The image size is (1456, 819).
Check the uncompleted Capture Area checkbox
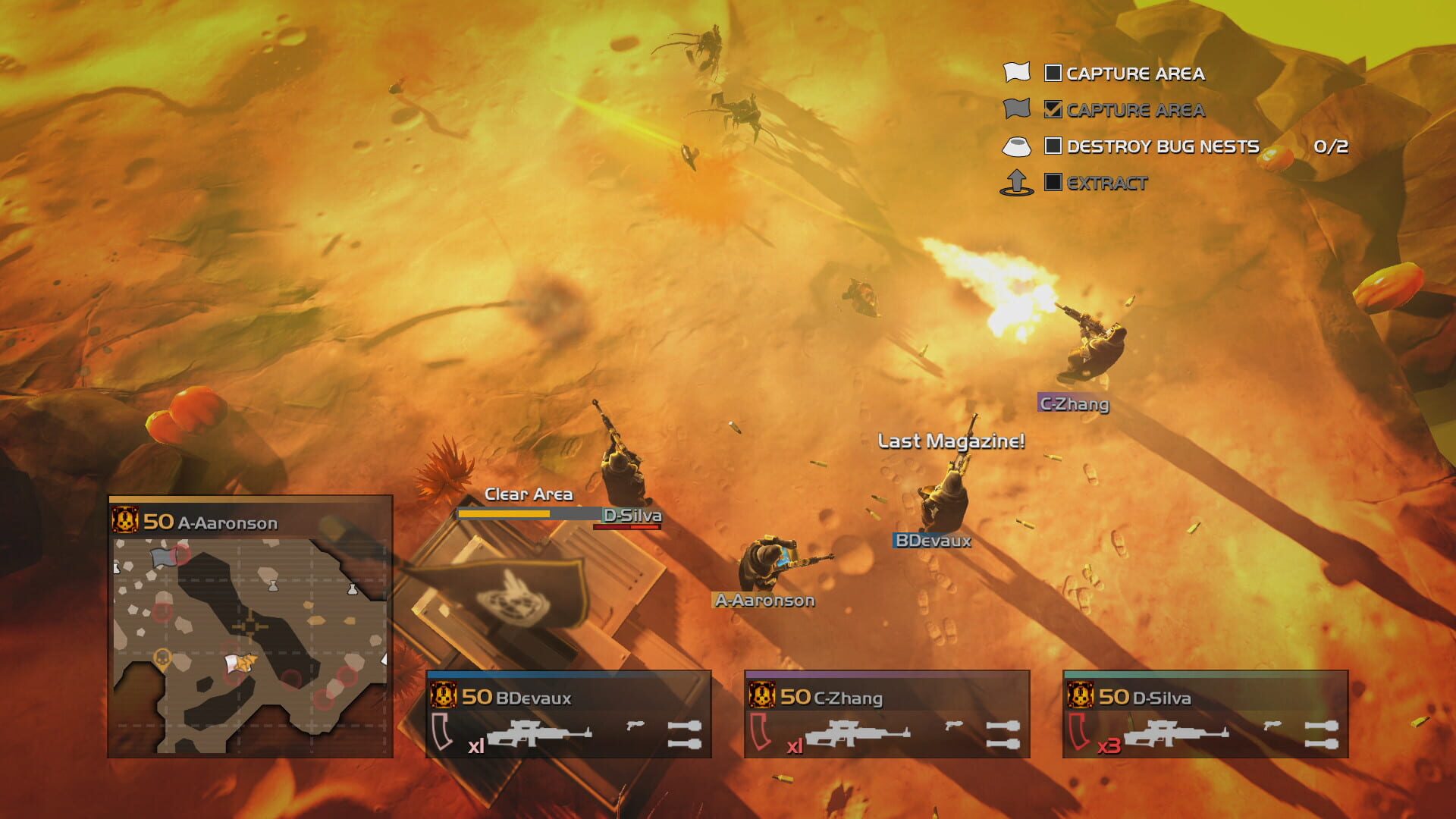[1053, 73]
